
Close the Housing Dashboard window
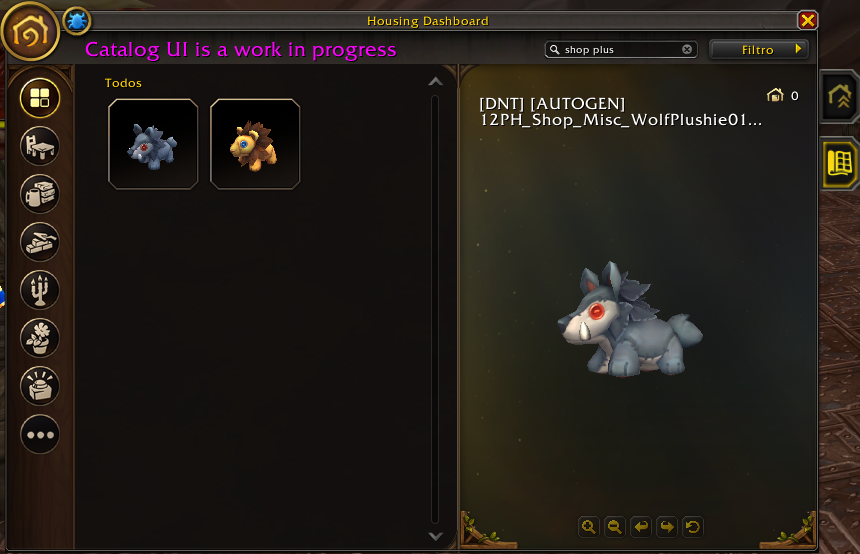[x=807, y=20]
